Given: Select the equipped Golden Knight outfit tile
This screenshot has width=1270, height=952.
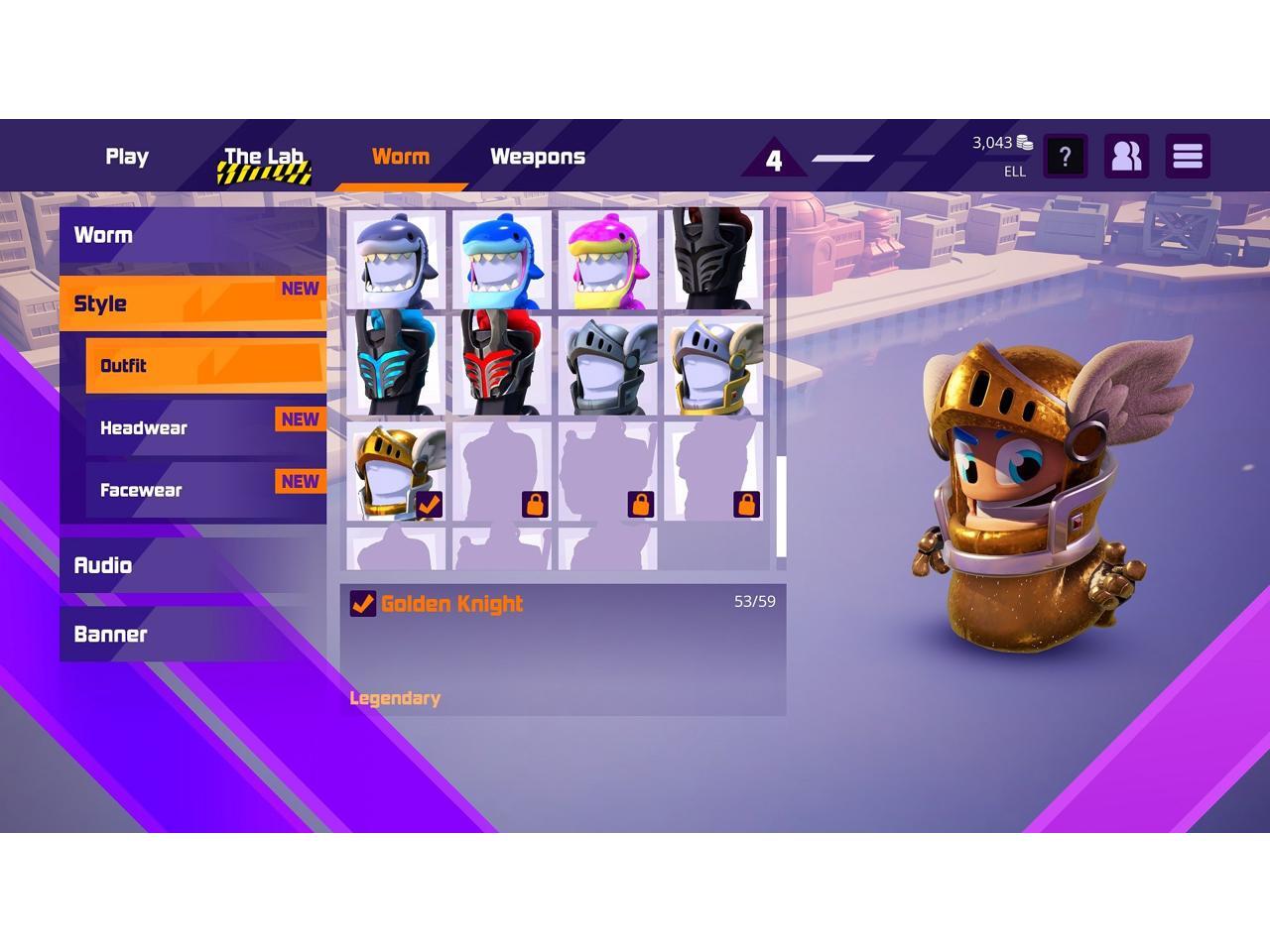Looking at the screenshot, I should 396,471.
